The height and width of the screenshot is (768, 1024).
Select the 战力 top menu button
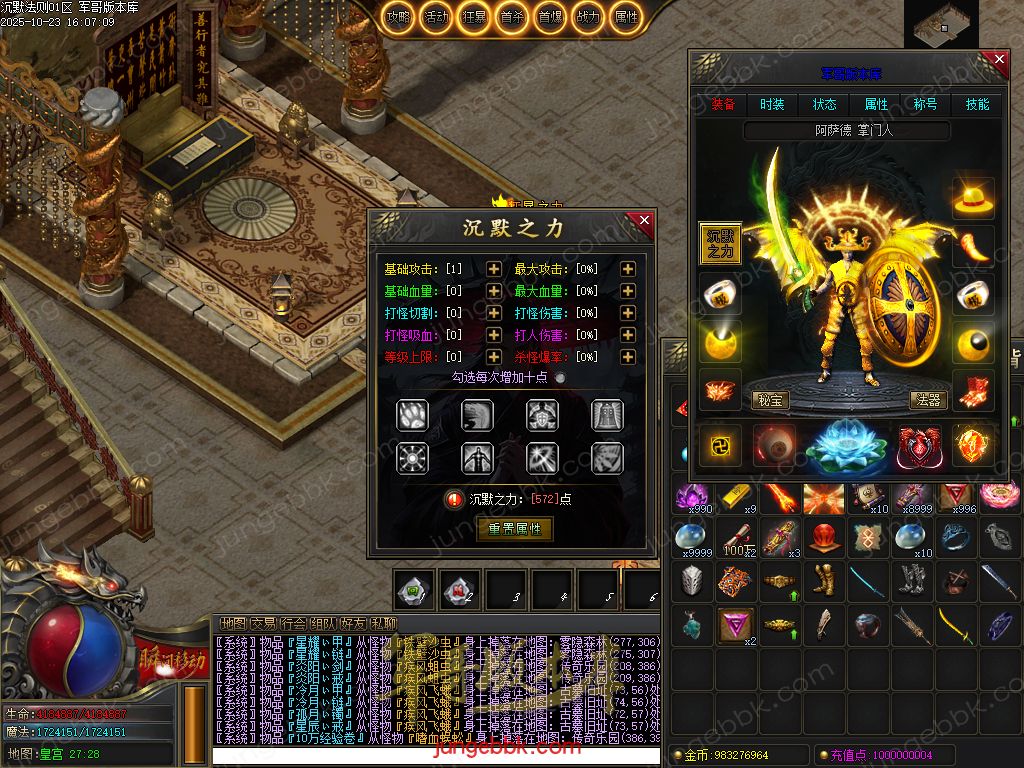tap(589, 17)
